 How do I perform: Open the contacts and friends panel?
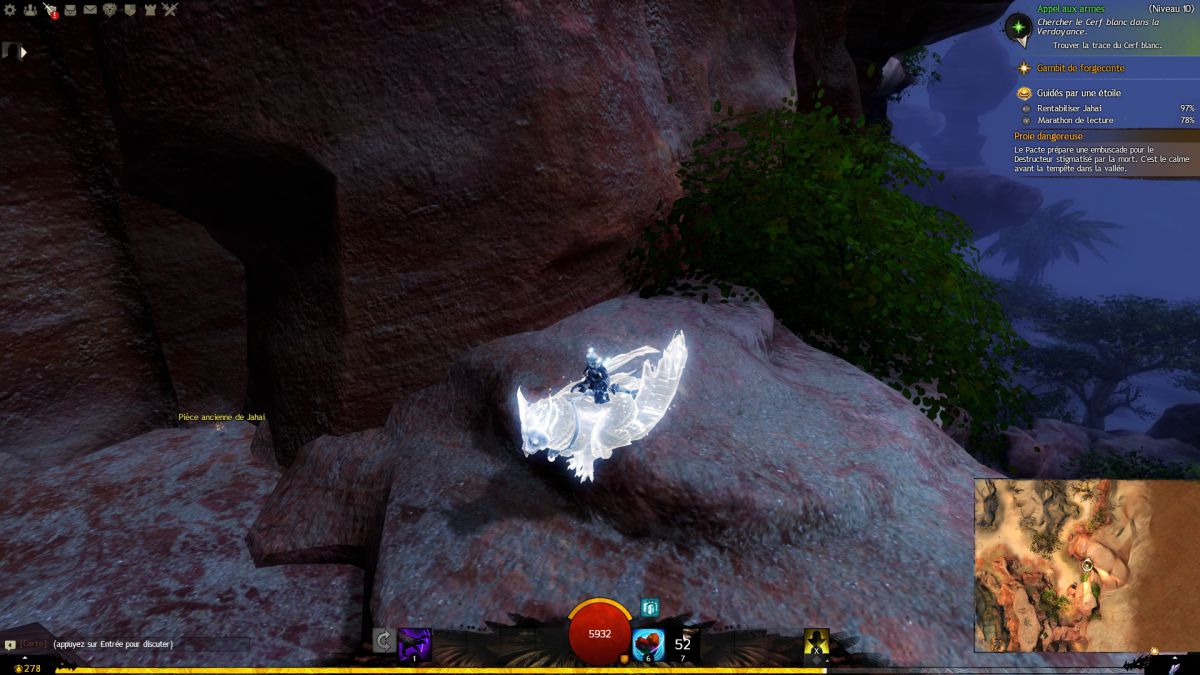click(x=30, y=10)
